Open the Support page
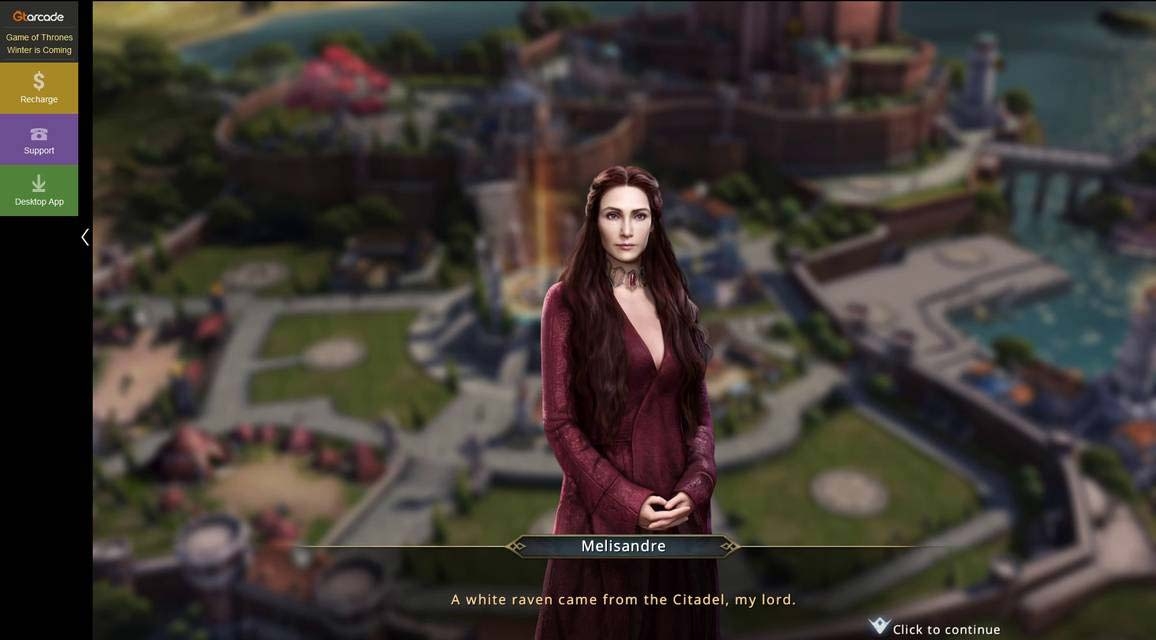 tap(39, 139)
